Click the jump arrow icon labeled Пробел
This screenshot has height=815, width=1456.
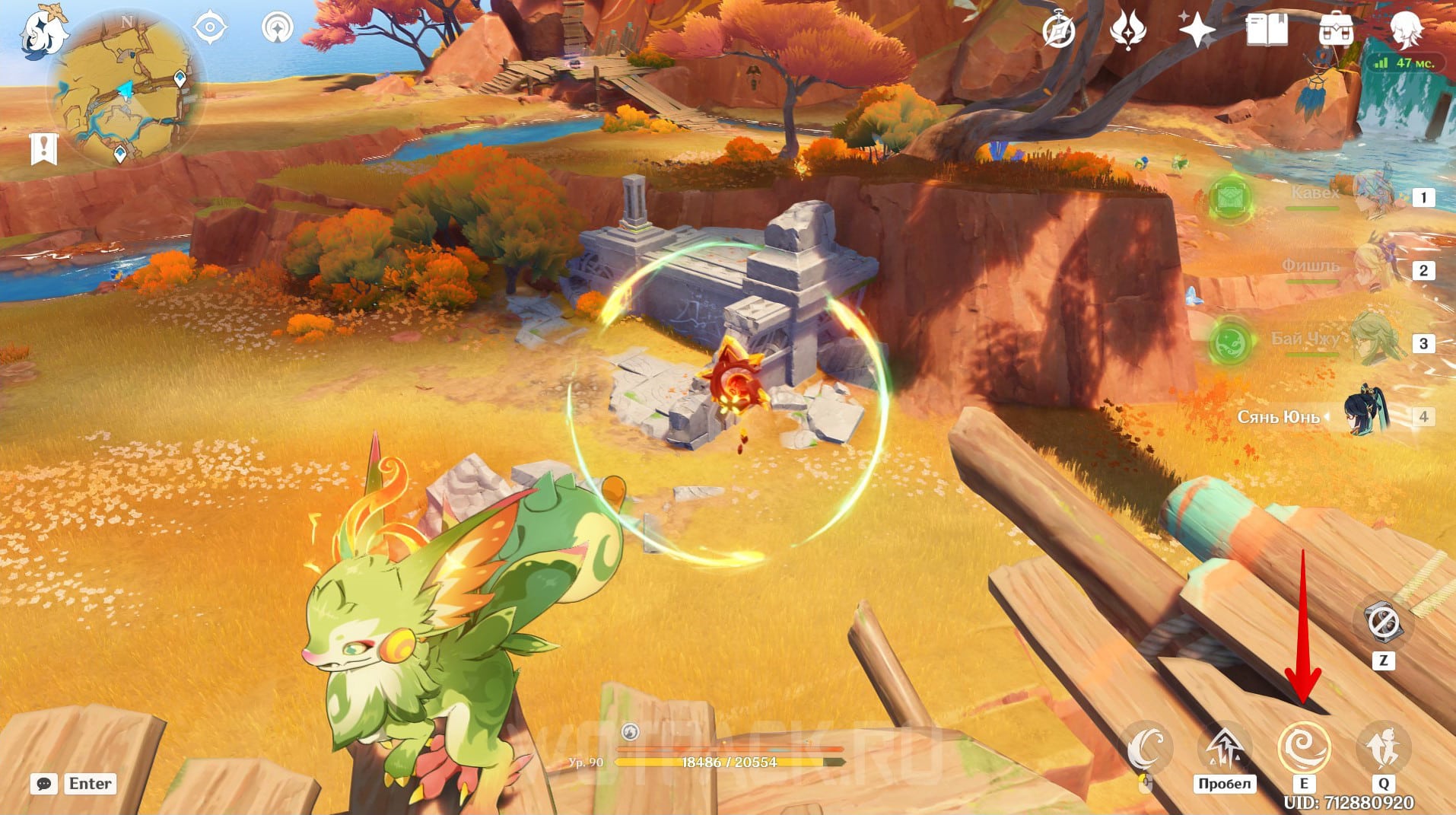tap(1225, 747)
